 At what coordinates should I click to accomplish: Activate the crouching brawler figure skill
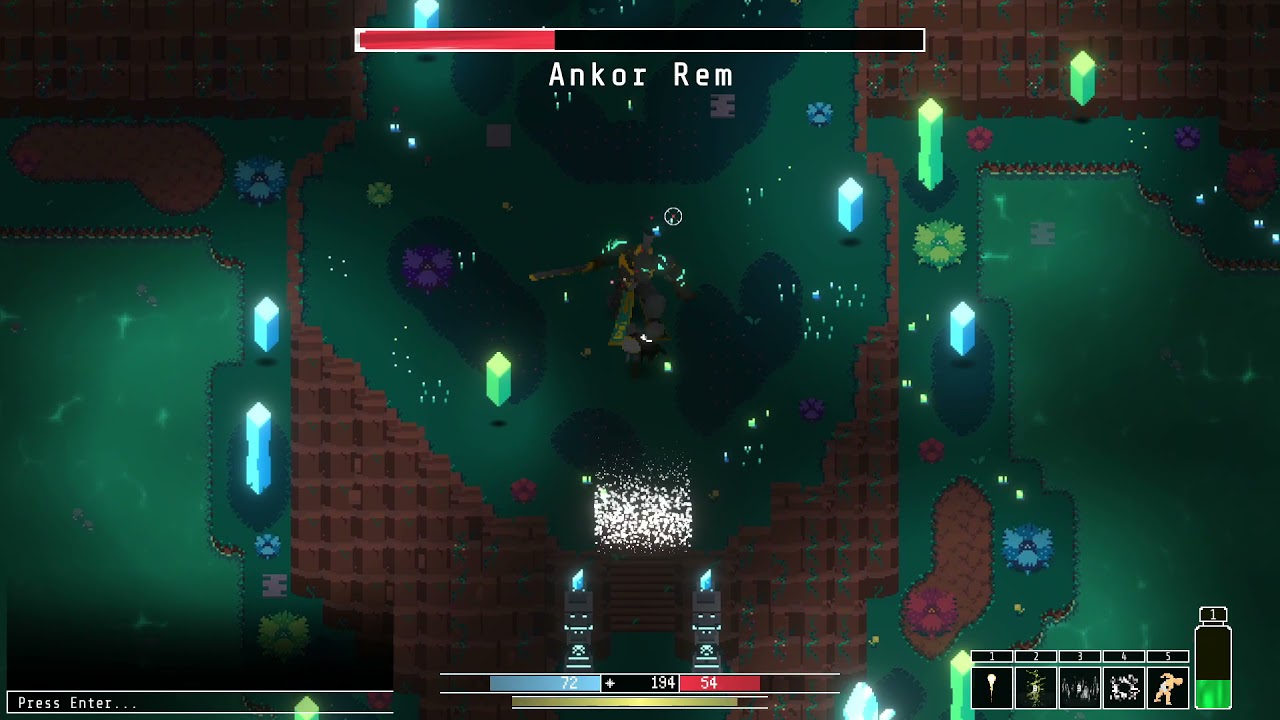[1167, 688]
